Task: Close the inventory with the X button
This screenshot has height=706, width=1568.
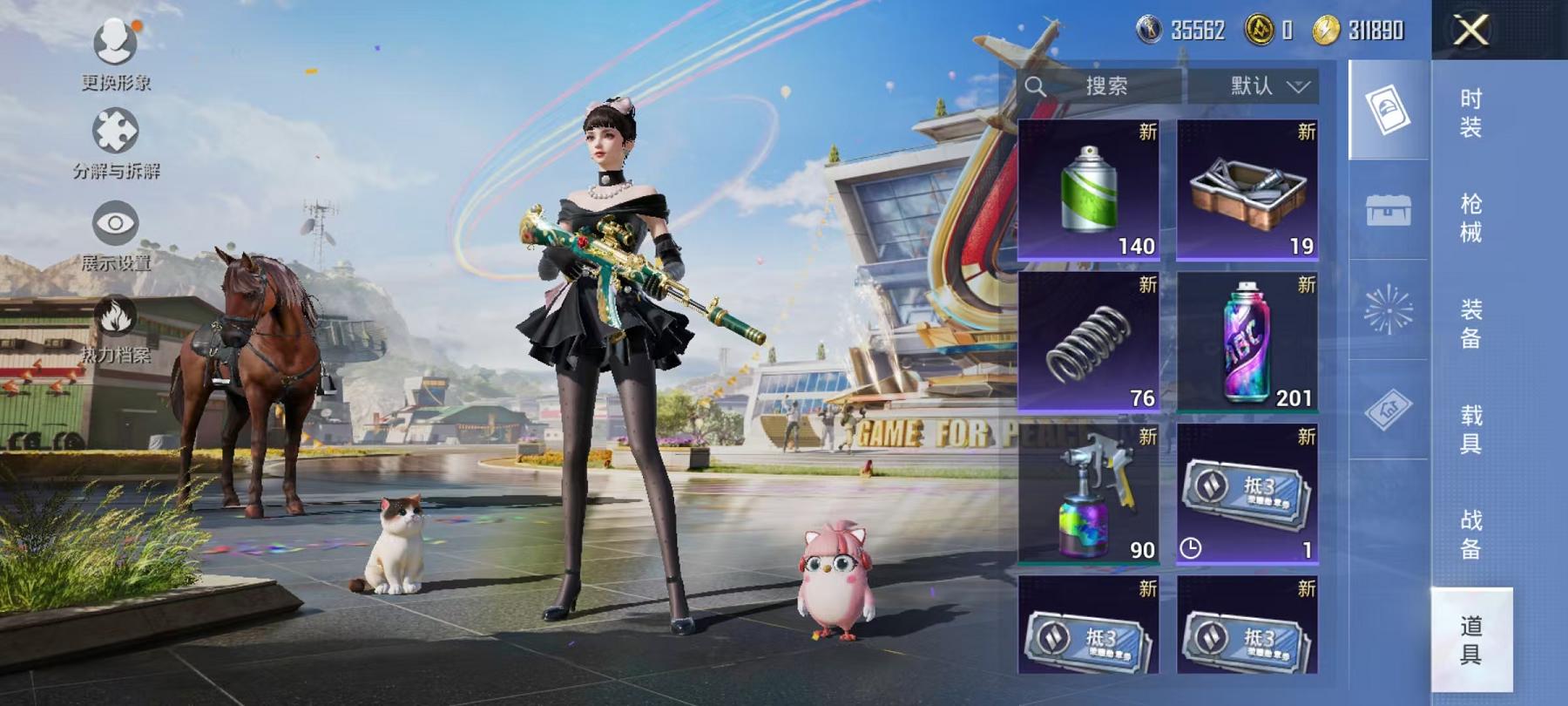Action: click(x=1470, y=31)
